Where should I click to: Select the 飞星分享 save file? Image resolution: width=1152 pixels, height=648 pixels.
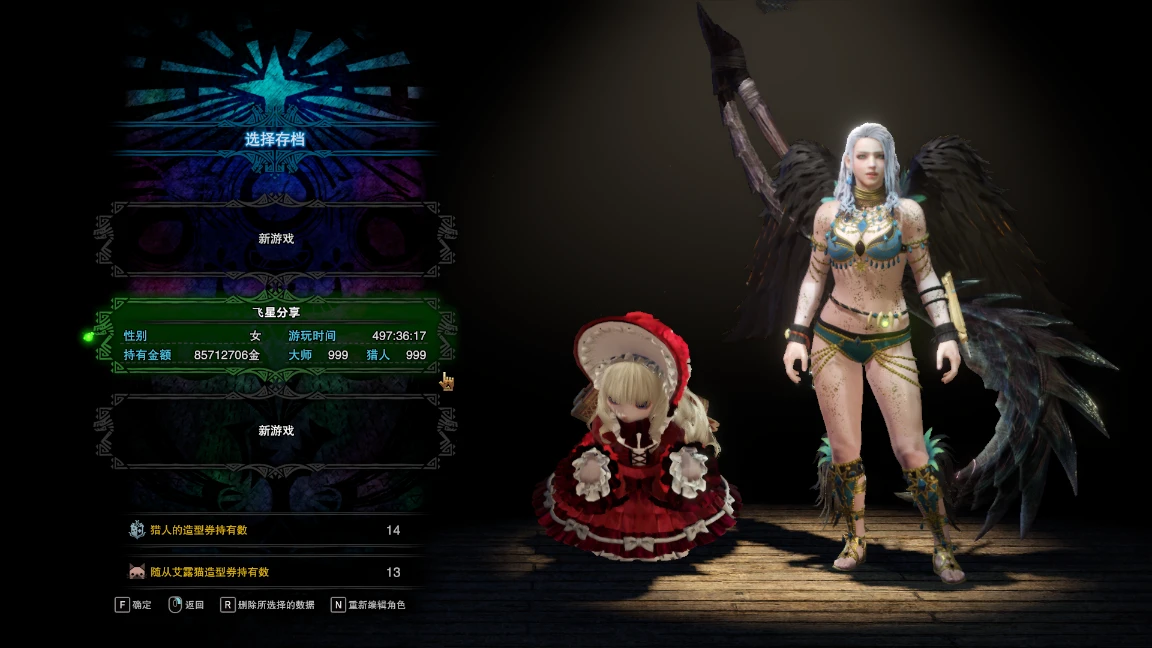[x=275, y=336]
